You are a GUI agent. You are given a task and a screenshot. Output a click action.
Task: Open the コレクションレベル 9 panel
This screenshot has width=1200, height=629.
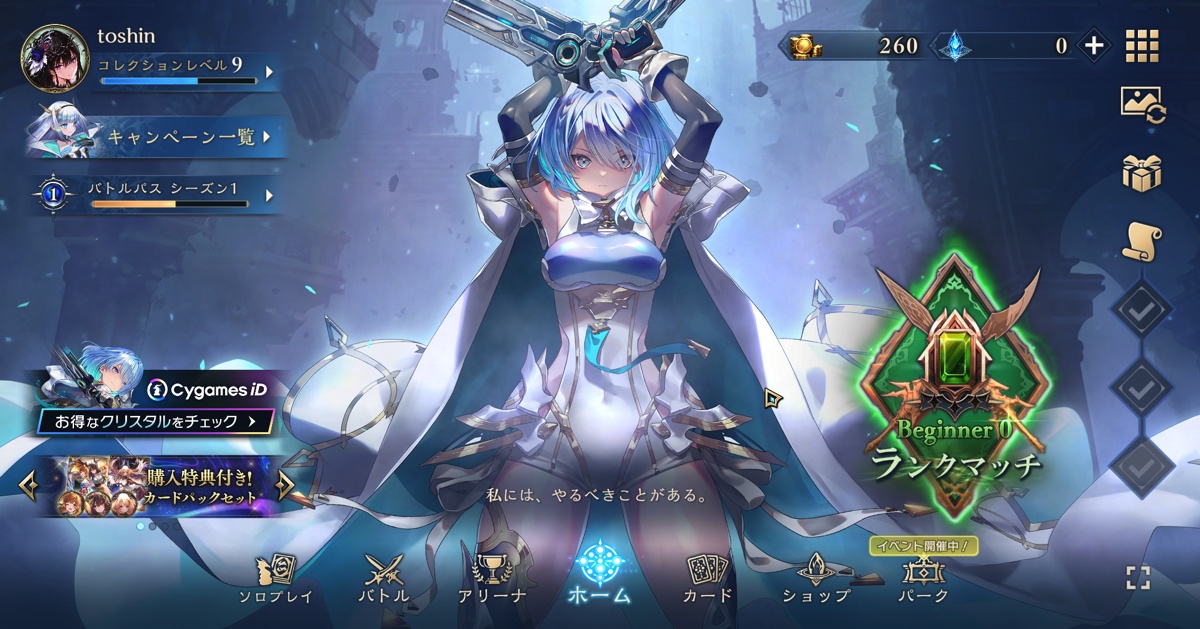point(180,72)
